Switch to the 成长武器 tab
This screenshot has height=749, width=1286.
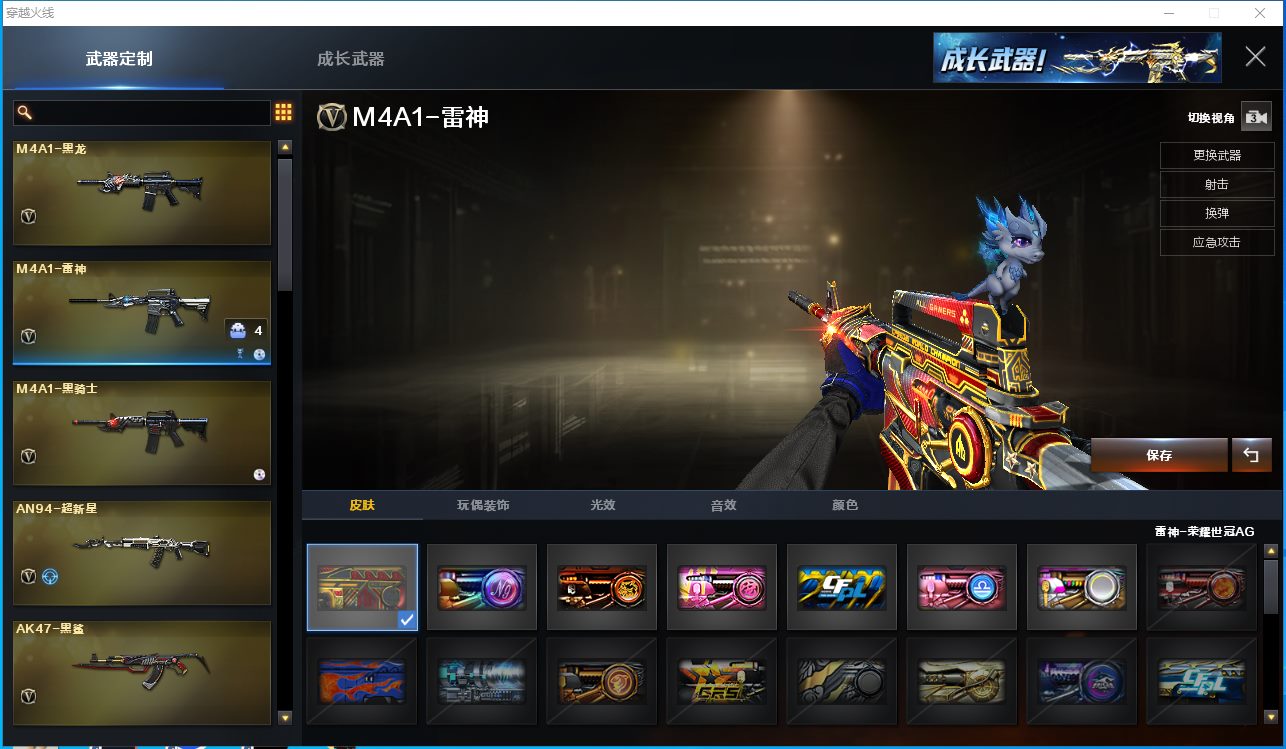[x=350, y=59]
